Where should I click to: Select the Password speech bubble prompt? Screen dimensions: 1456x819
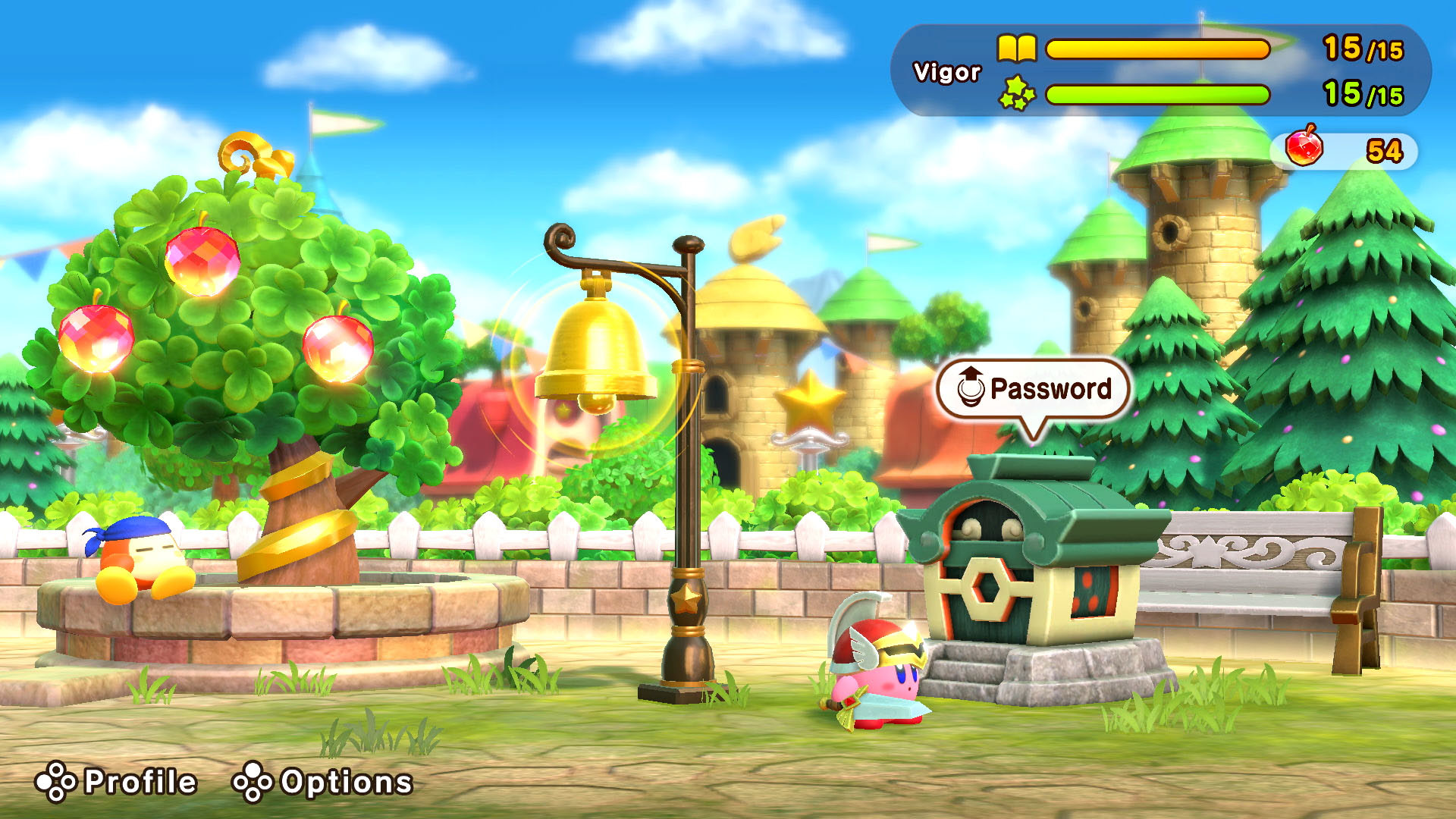point(1034,389)
